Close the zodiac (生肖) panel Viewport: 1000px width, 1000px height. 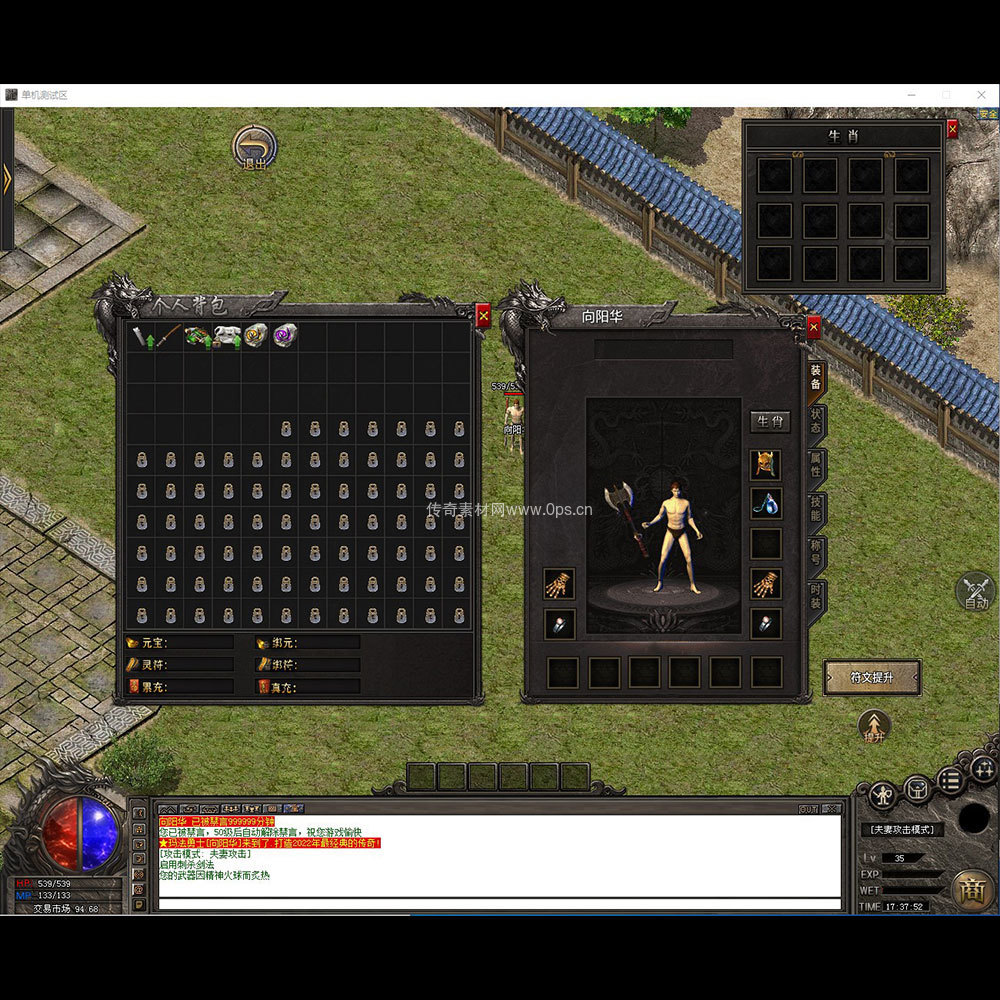952,128
